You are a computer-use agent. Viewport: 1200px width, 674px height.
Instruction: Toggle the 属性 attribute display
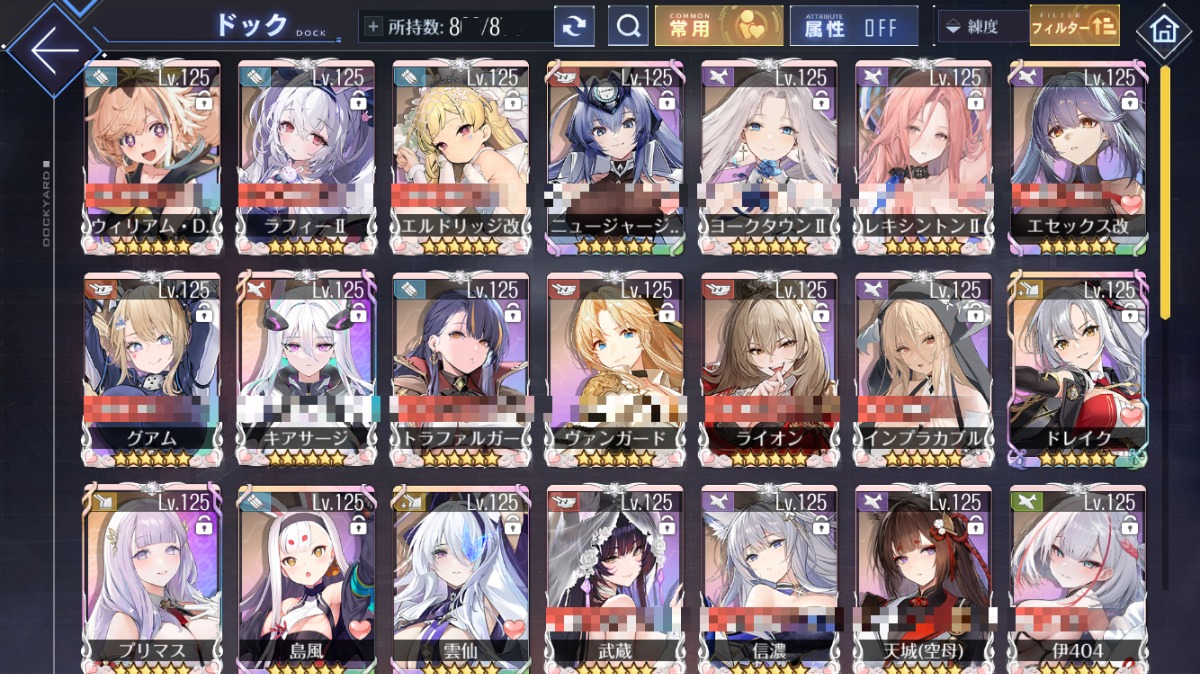[x=853, y=27]
